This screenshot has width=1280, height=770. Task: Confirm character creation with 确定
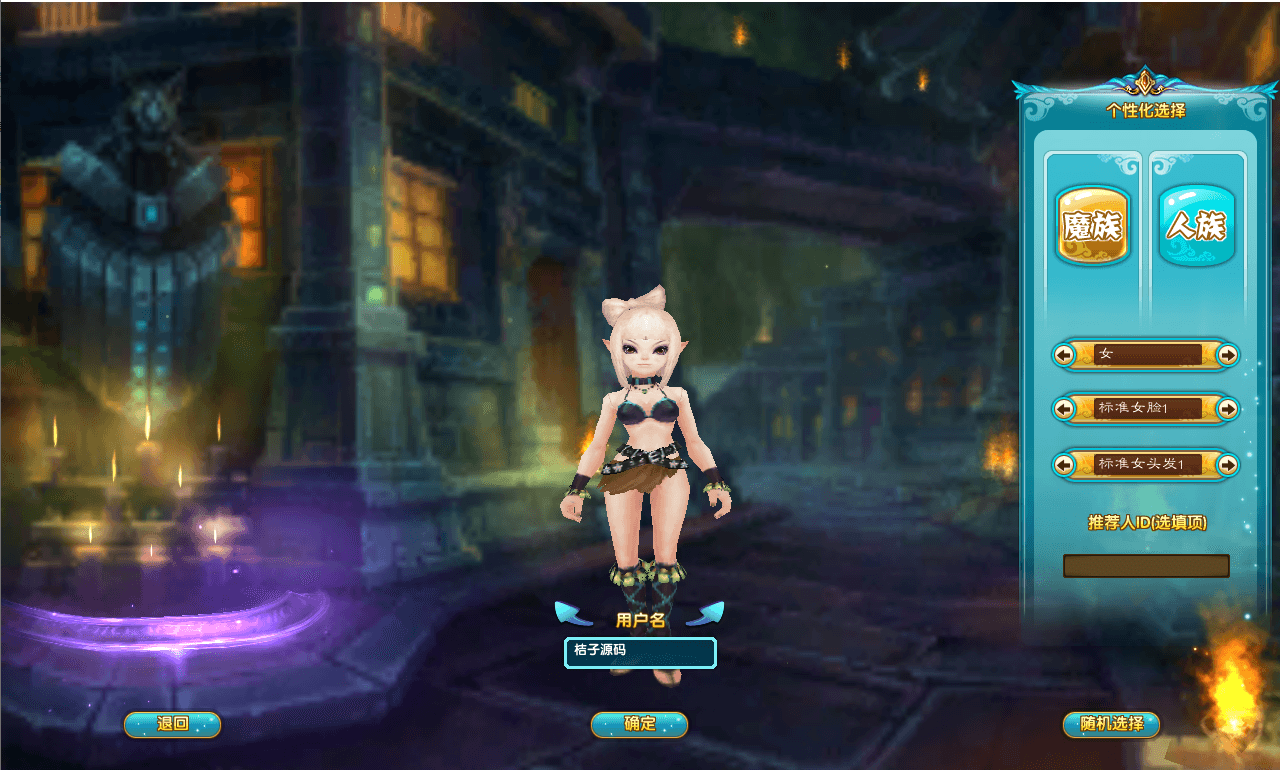pos(639,725)
